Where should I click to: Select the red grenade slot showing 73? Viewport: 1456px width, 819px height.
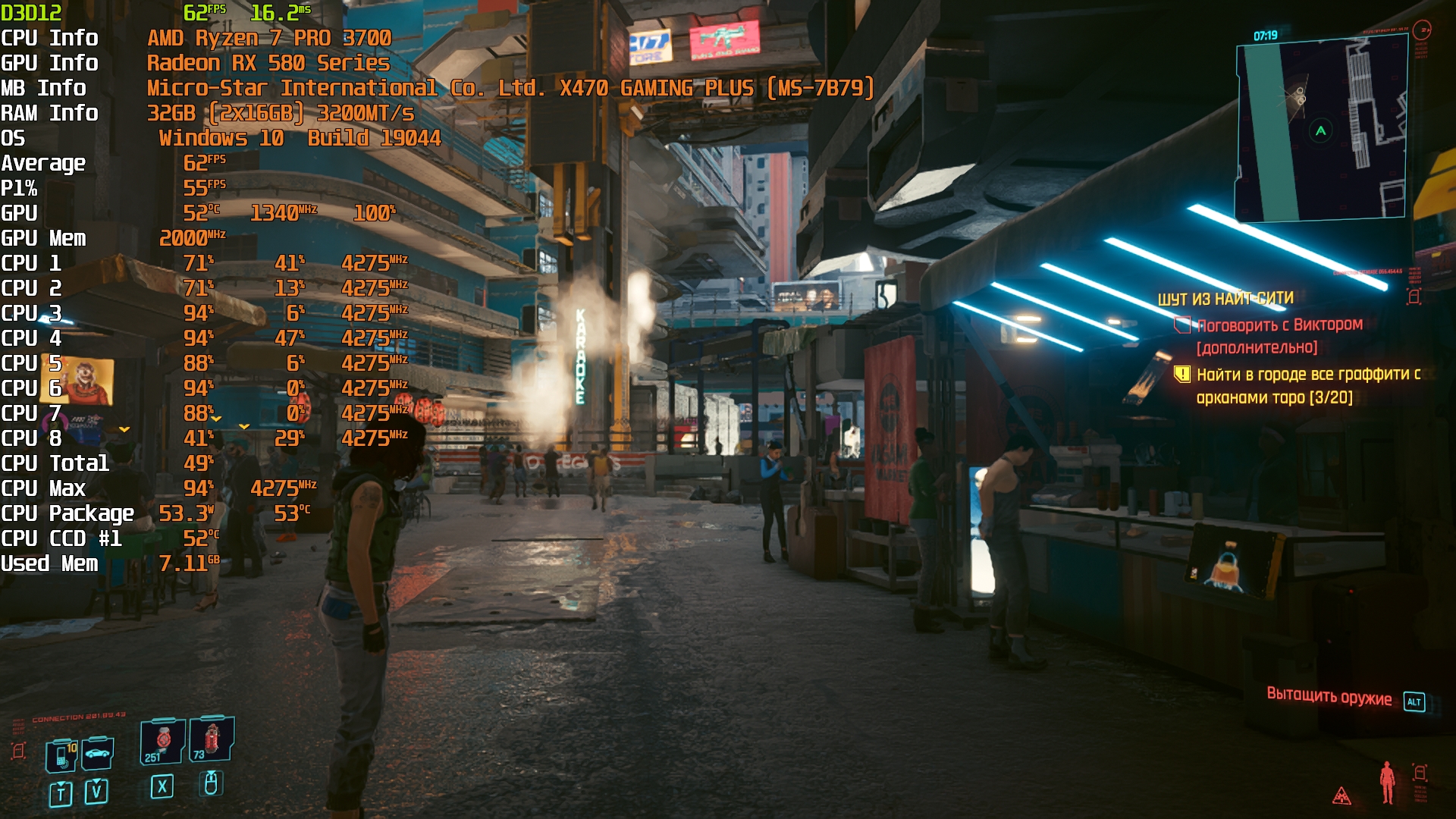(211, 739)
